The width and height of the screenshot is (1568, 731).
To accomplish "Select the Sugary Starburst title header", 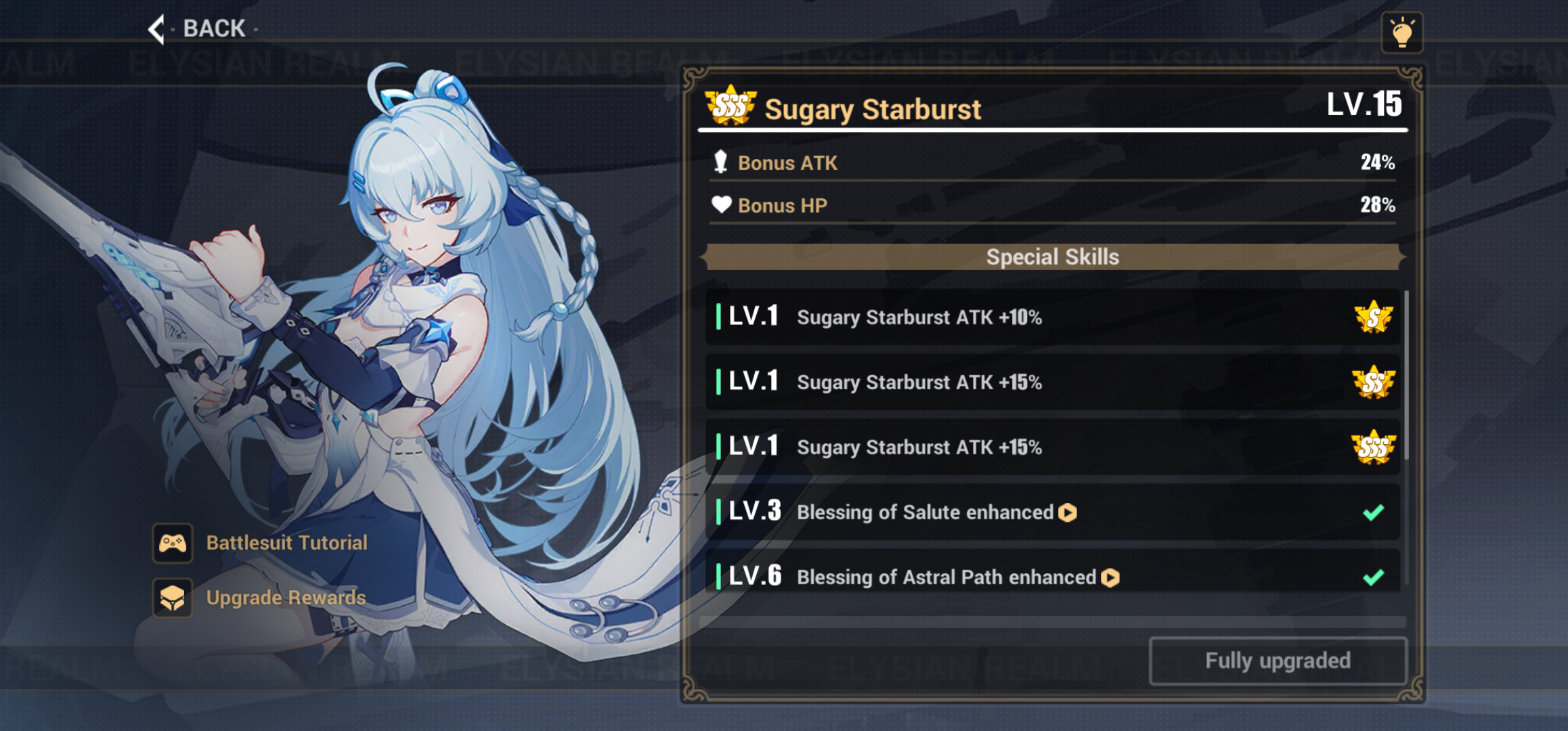I will pyautogui.click(x=873, y=108).
